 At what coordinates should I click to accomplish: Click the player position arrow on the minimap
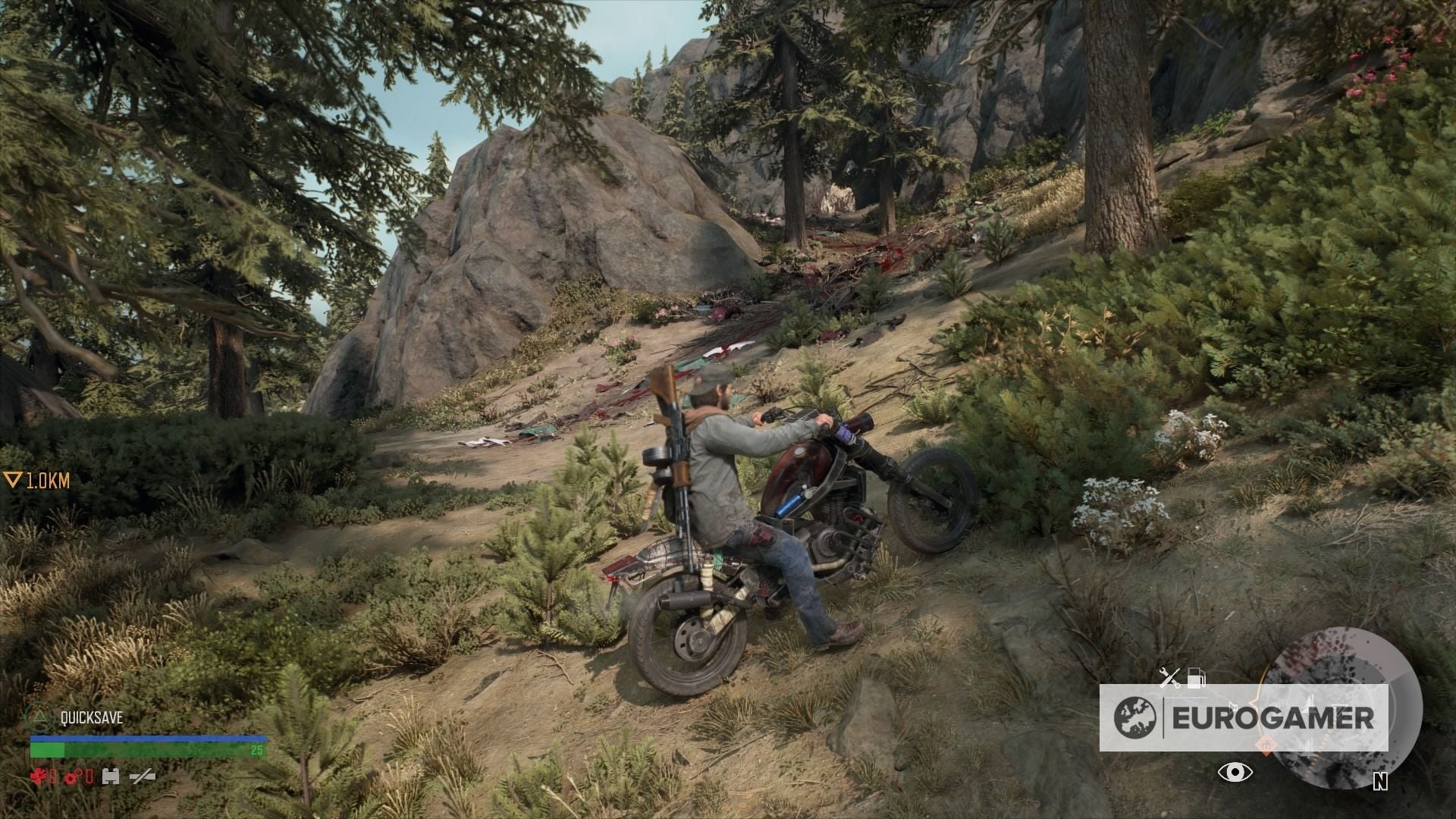[1308, 704]
